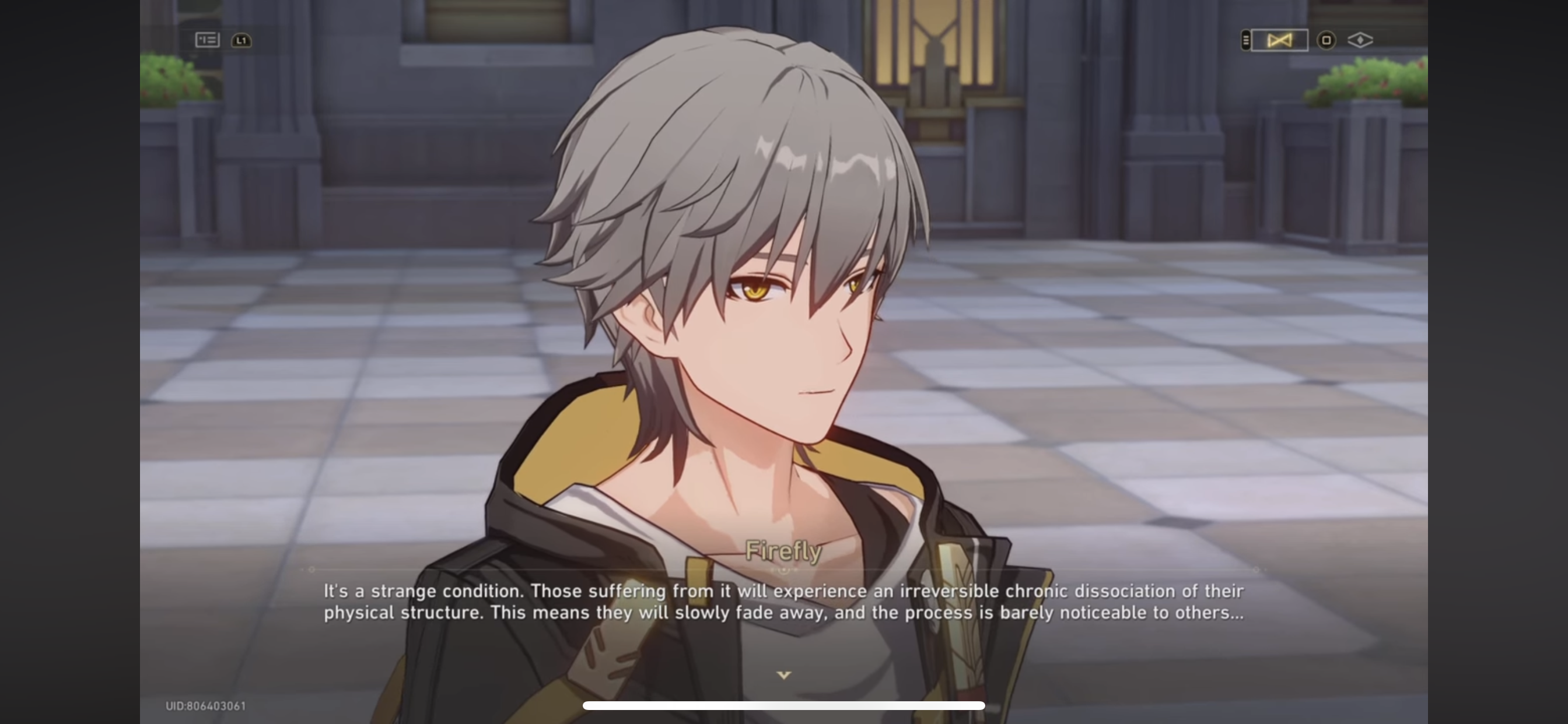Click the dialogue text to continue

click(784, 601)
